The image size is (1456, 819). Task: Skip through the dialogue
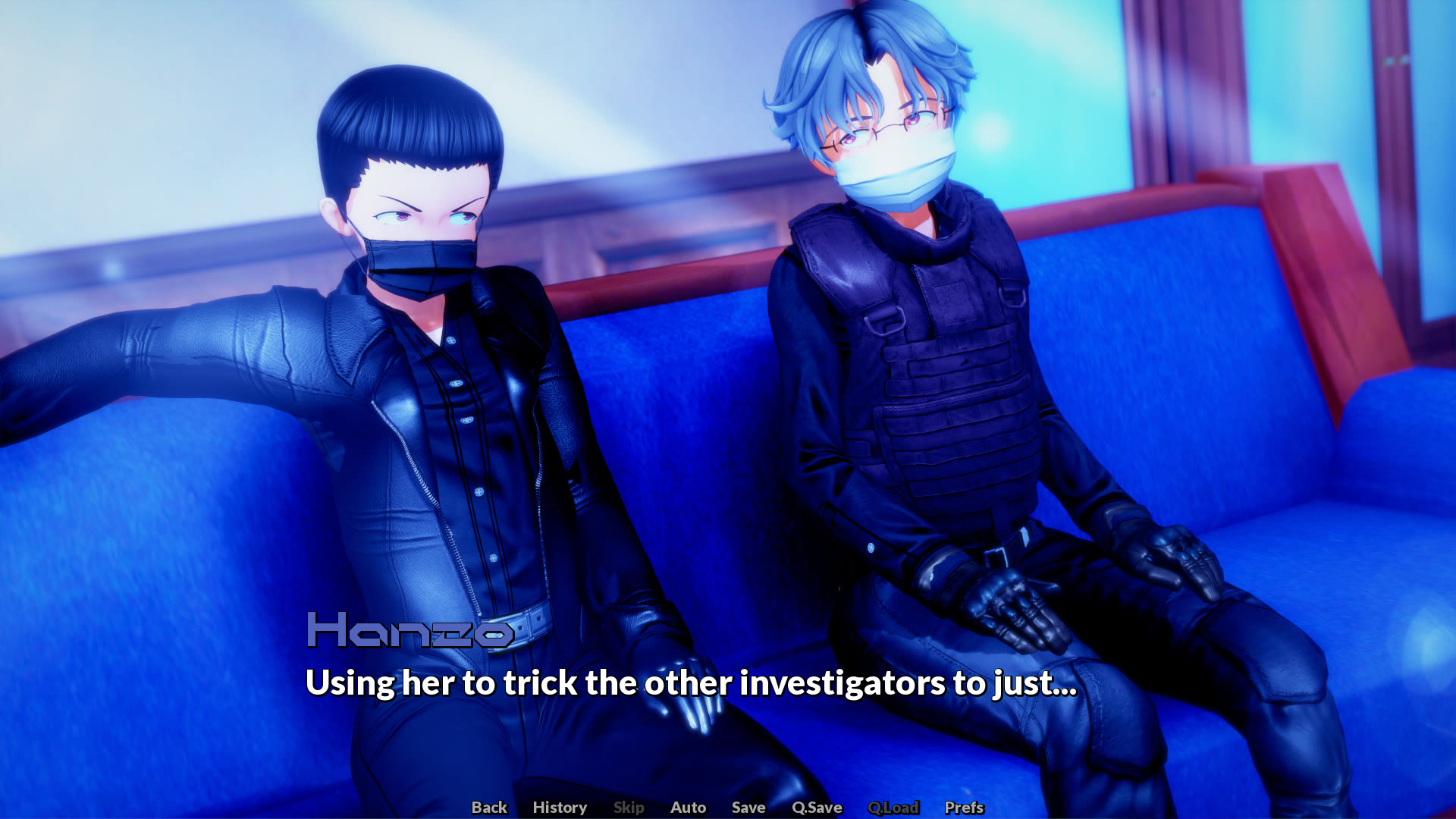point(629,808)
